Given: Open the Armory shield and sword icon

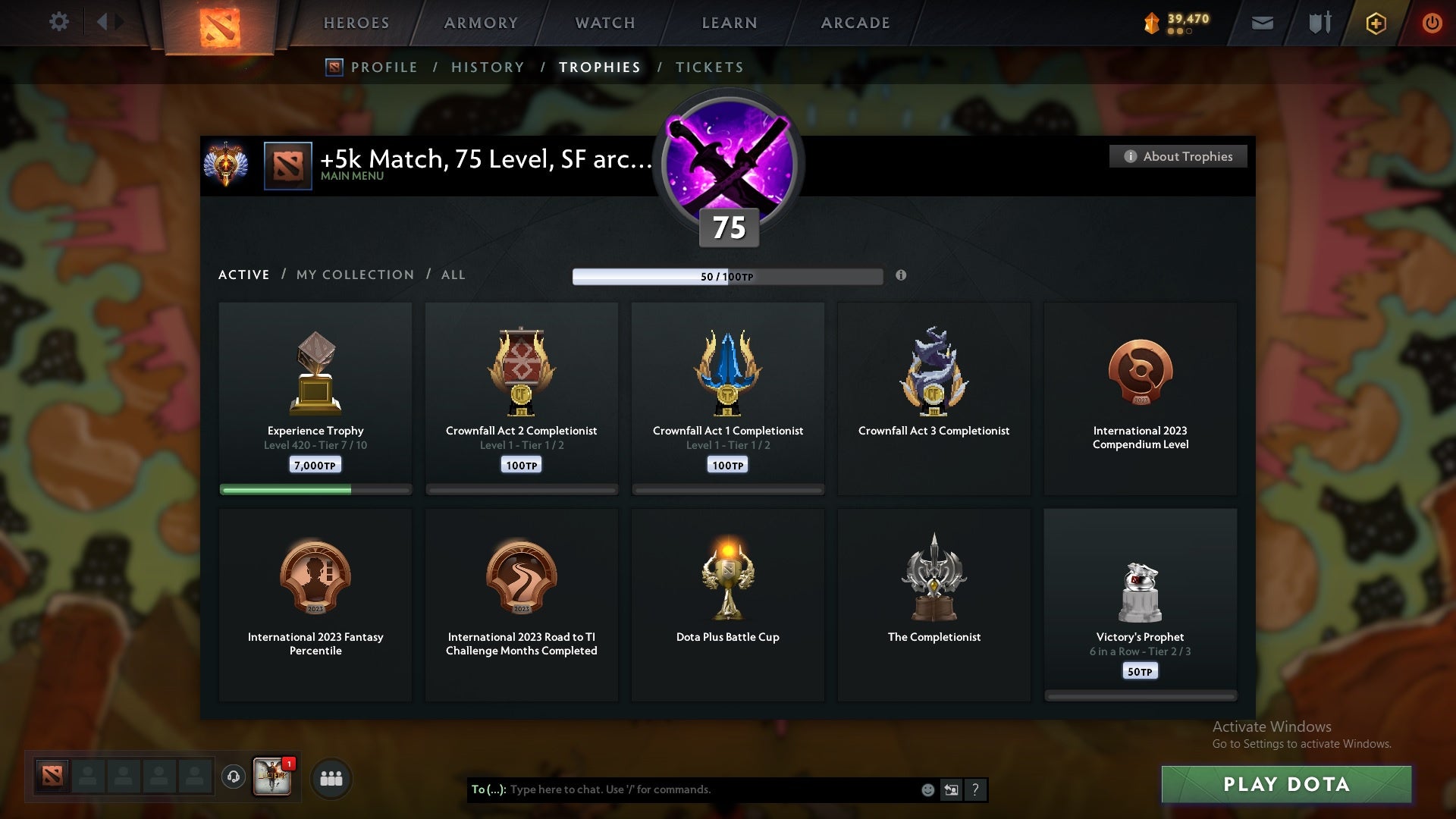Looking at the screenshot, I should [x=1319, y=23].
